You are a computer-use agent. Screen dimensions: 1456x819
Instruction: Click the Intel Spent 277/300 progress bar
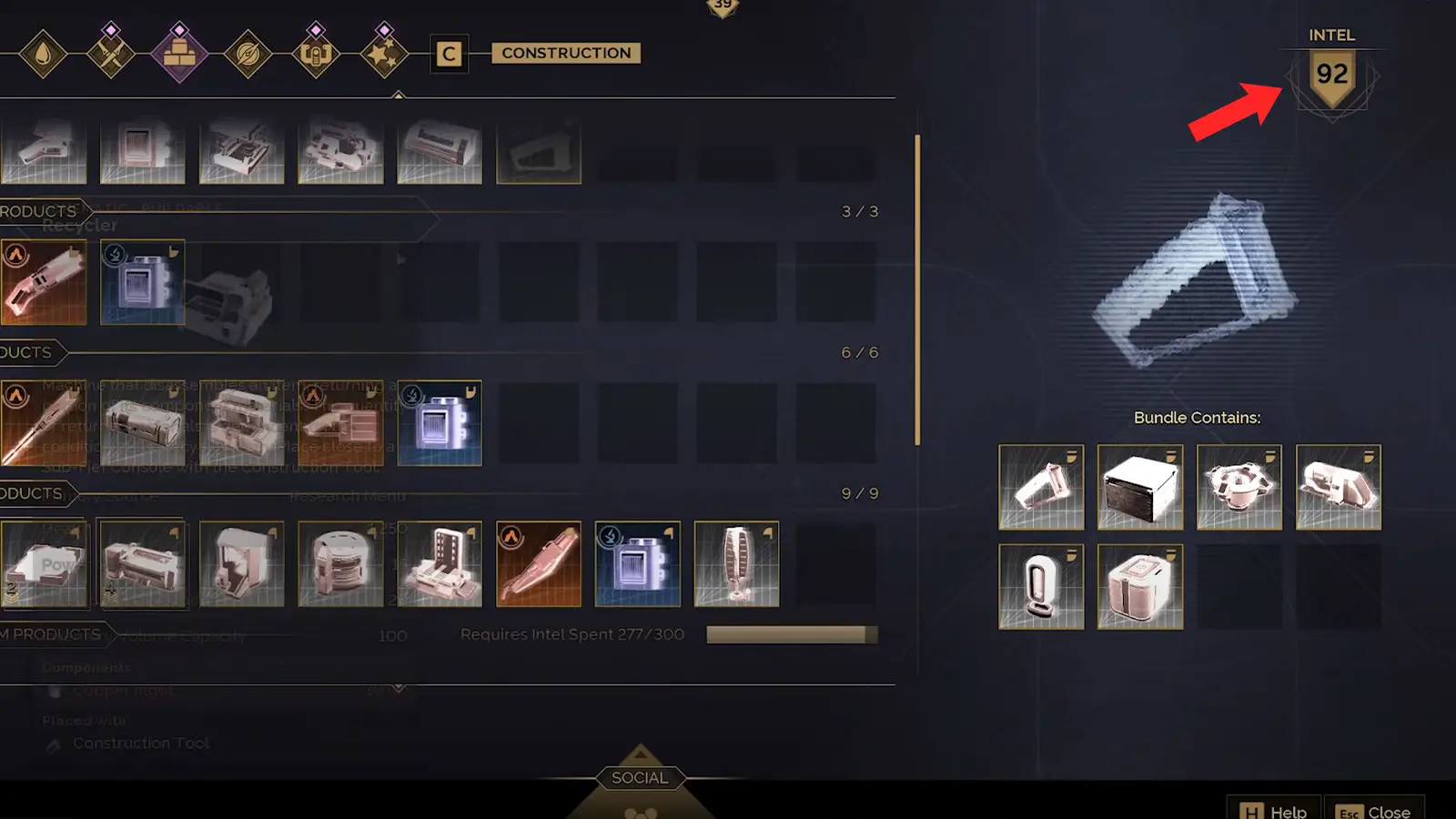(x=791, y=634)
